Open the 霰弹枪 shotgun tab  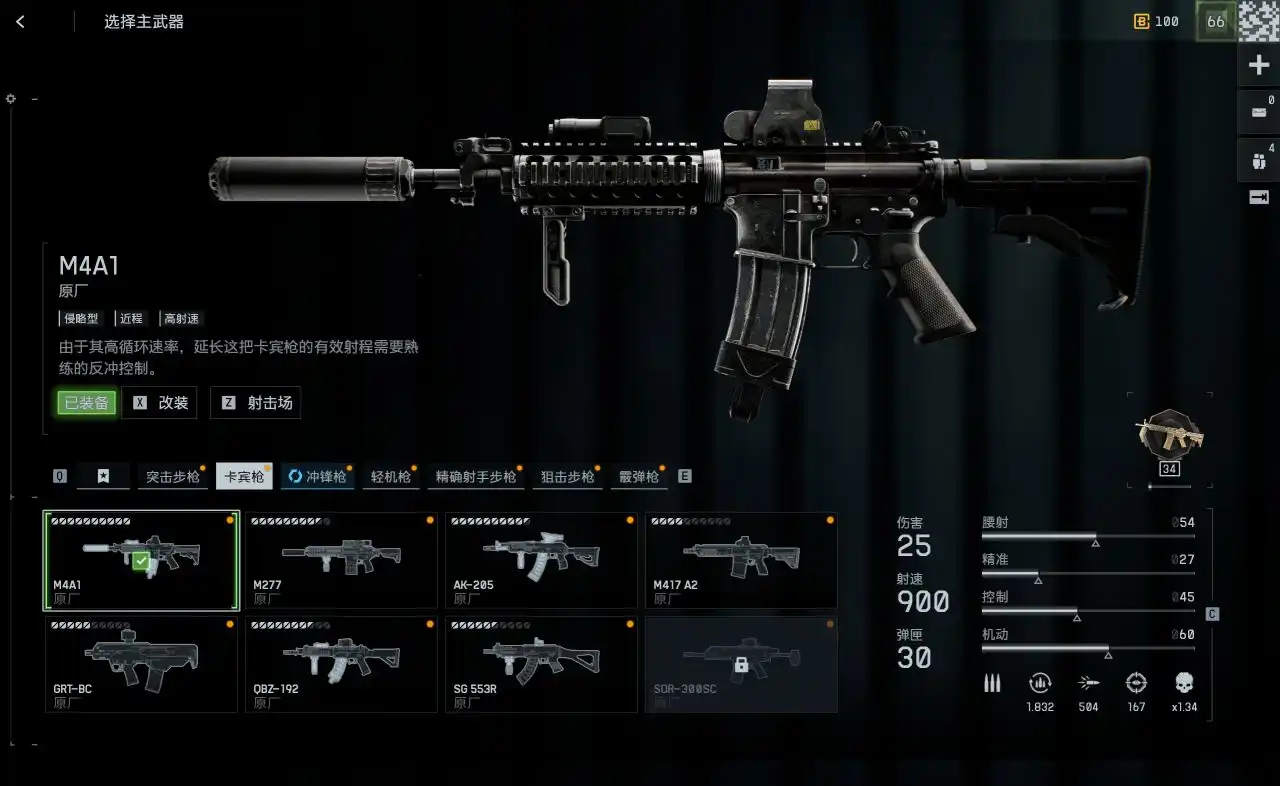coord(639,477)
